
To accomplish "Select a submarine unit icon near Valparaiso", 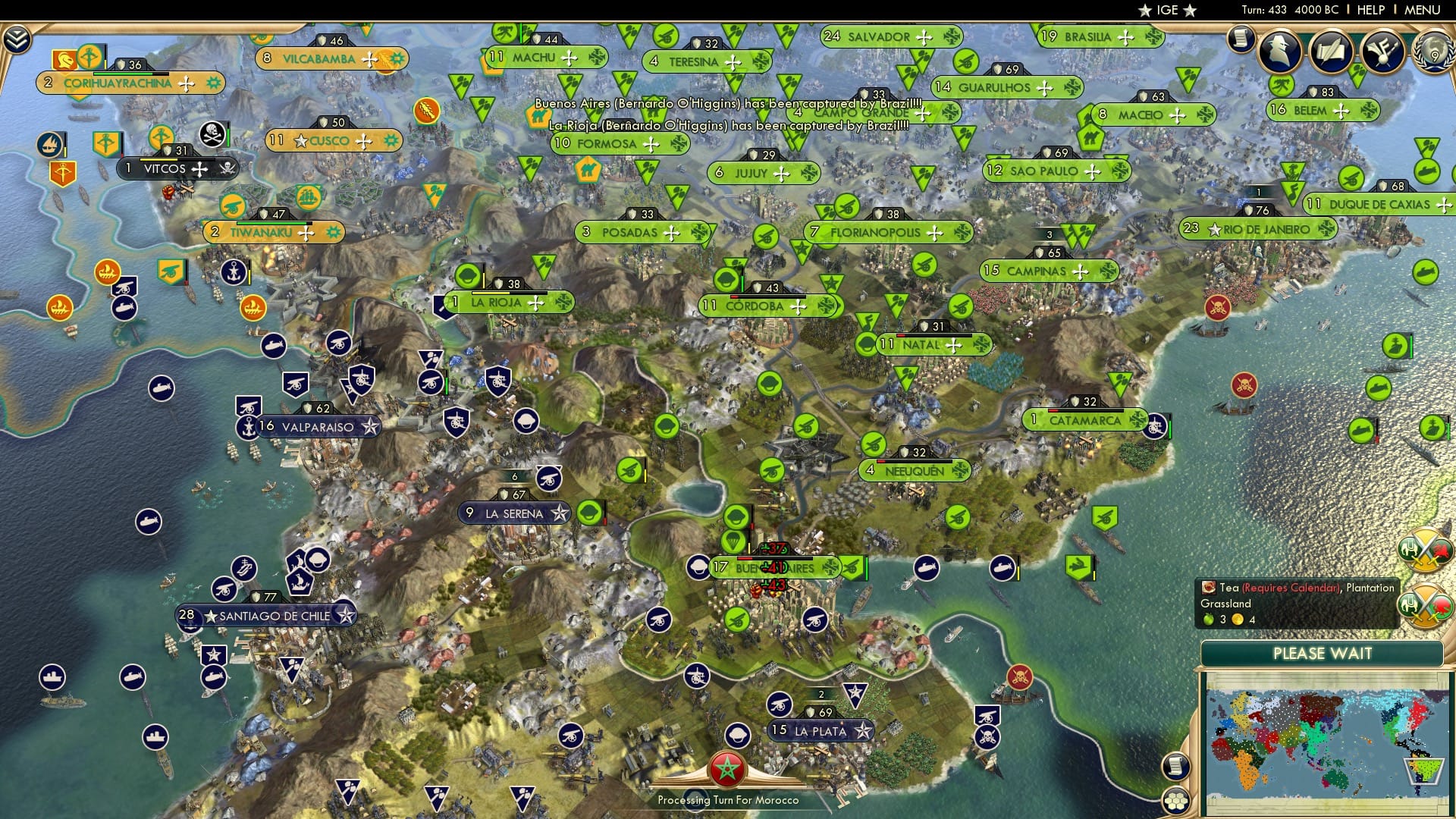I will click(x=162, y=388).
